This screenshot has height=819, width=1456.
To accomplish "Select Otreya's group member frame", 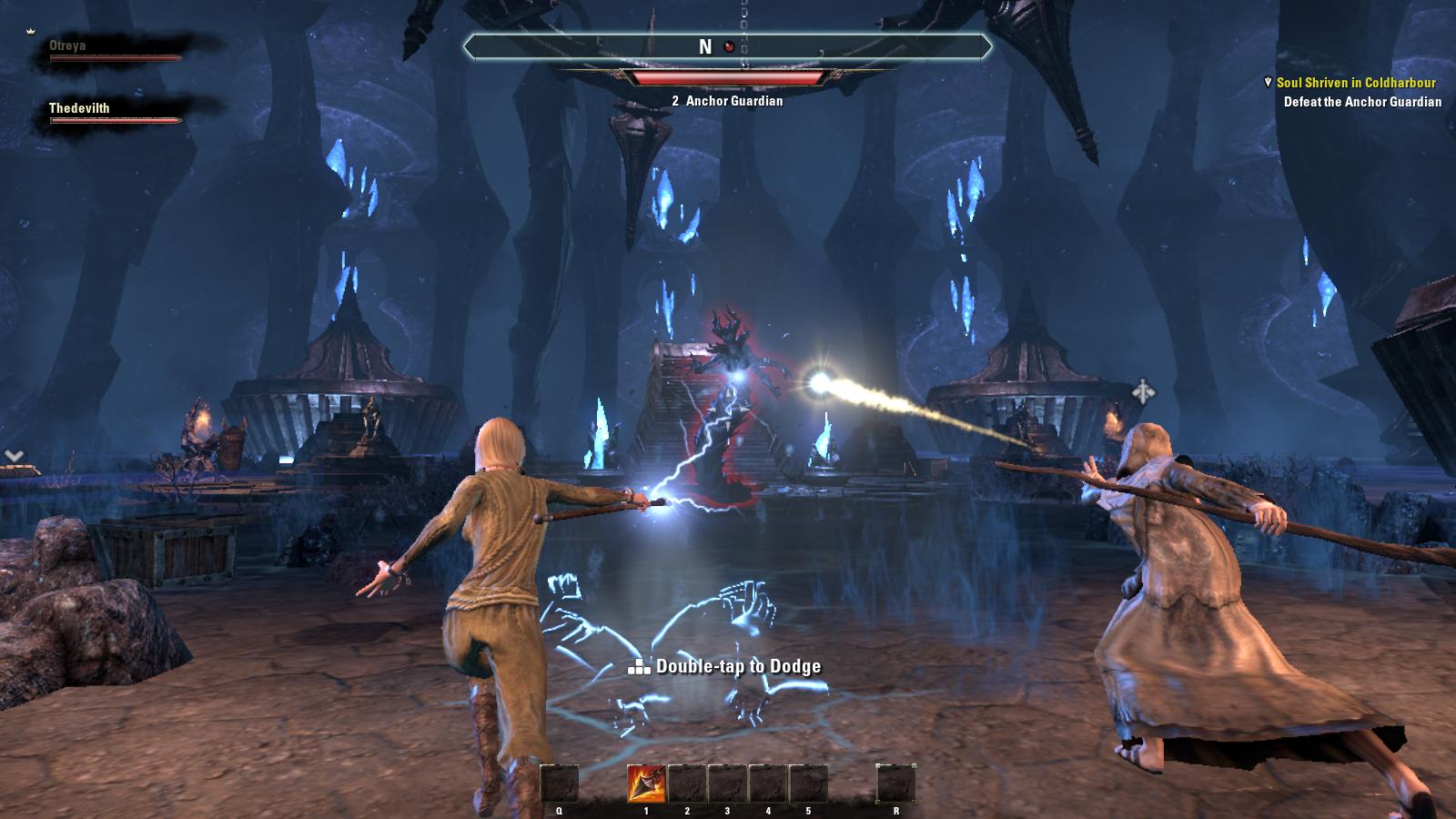I will pyautogui.click(x=115, y=51).
